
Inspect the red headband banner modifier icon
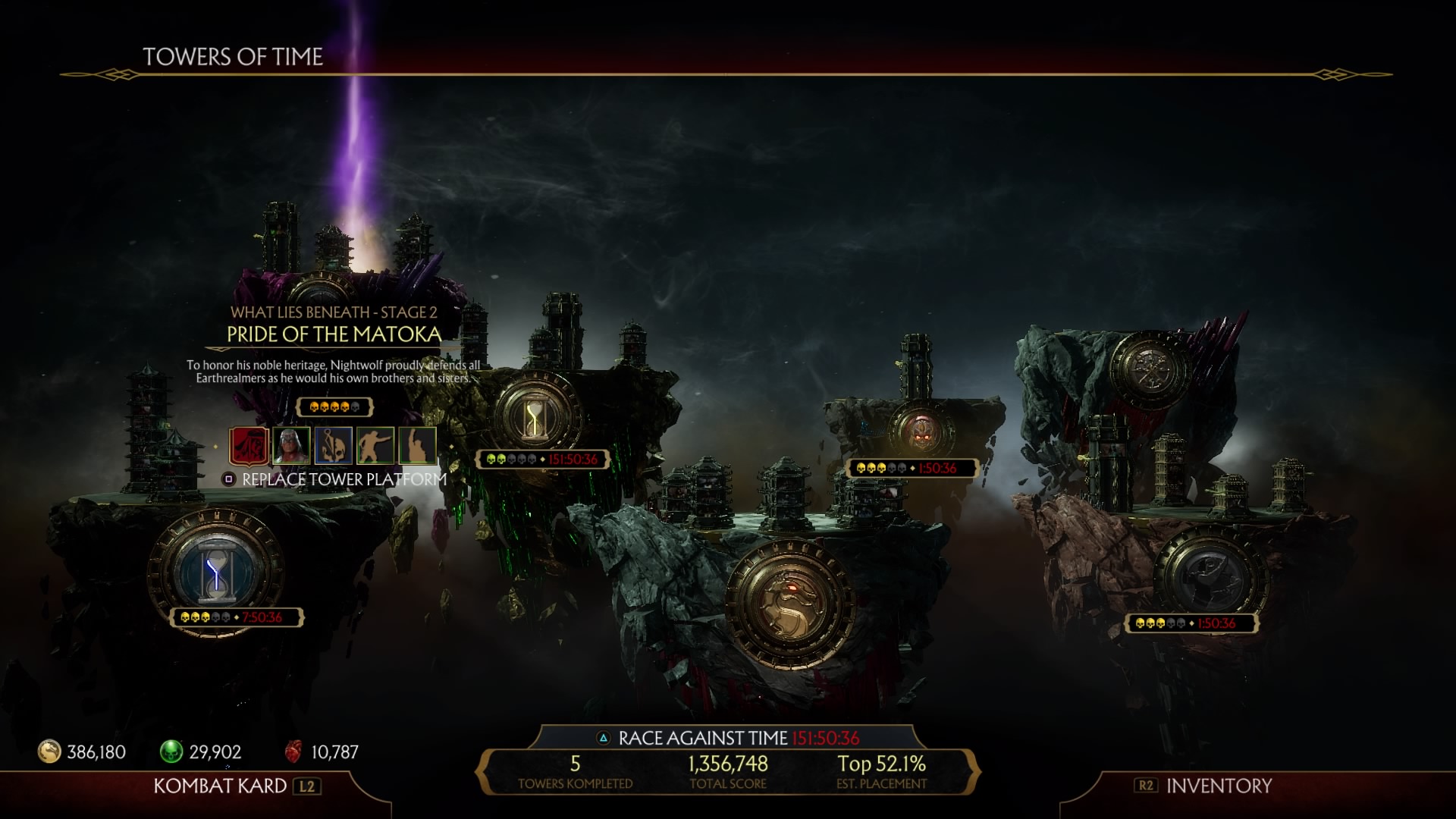pos(249,446)
